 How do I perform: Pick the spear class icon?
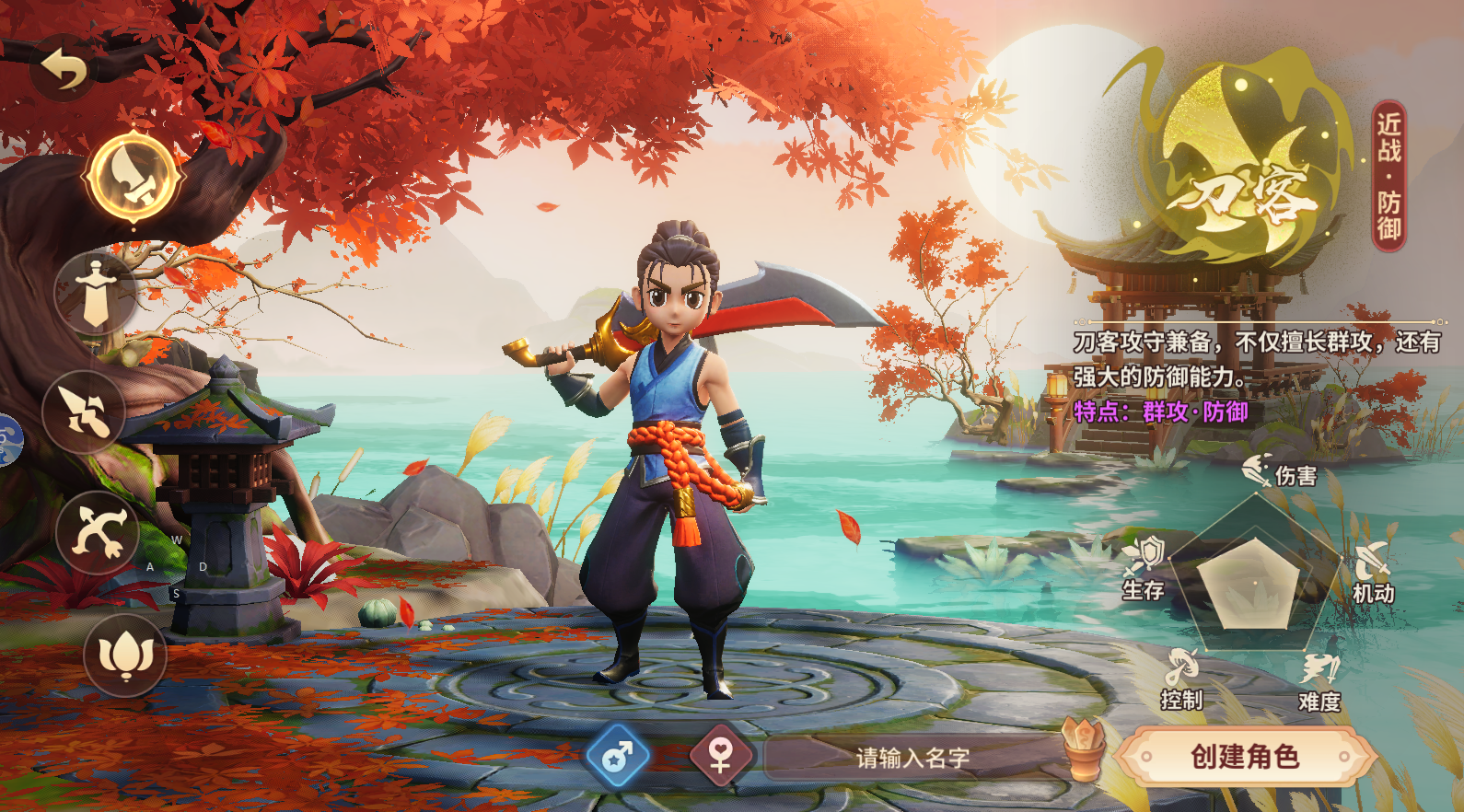[84, 412]
